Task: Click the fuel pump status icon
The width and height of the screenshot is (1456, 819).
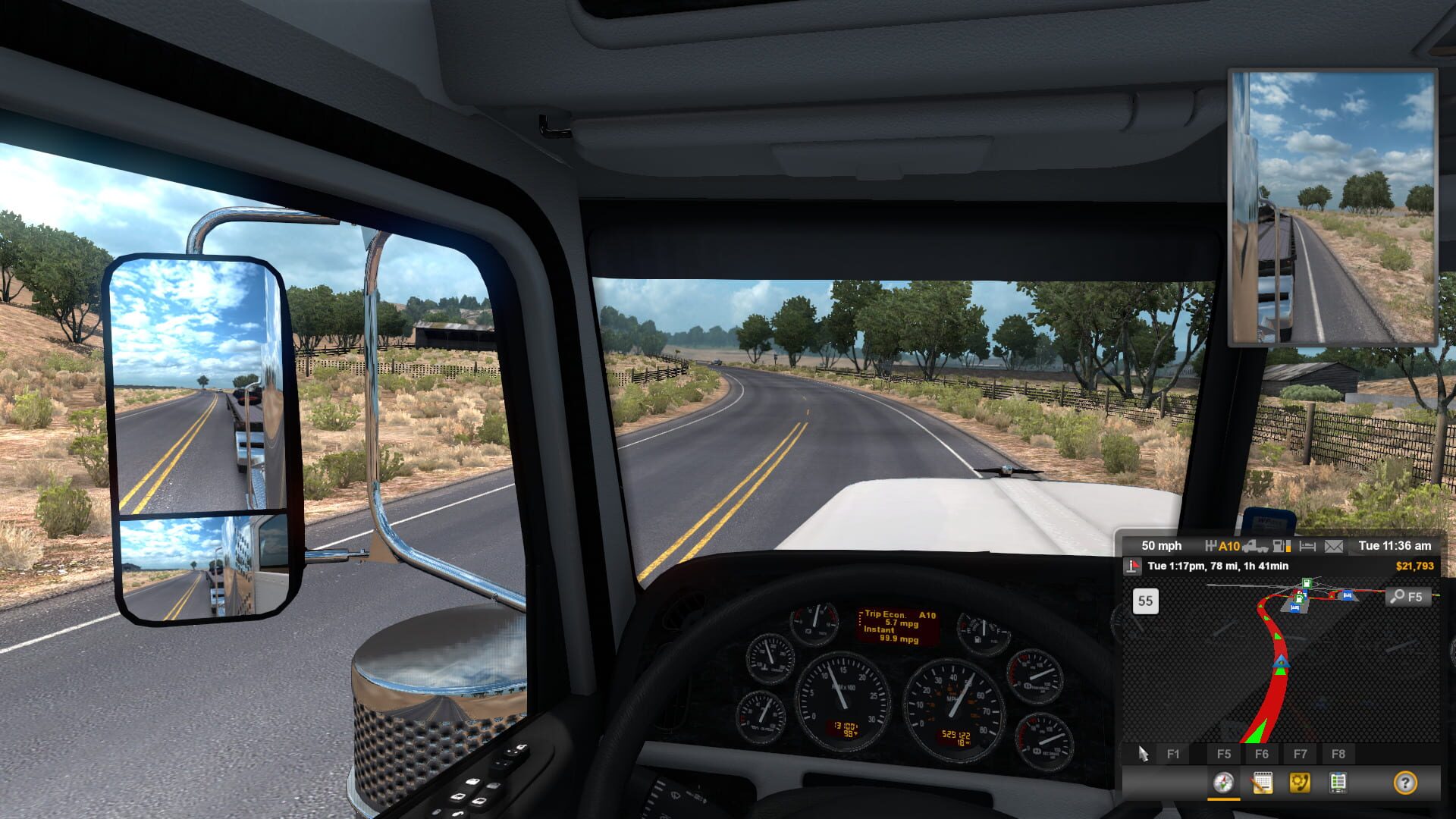Action: tap(1279, 547)
